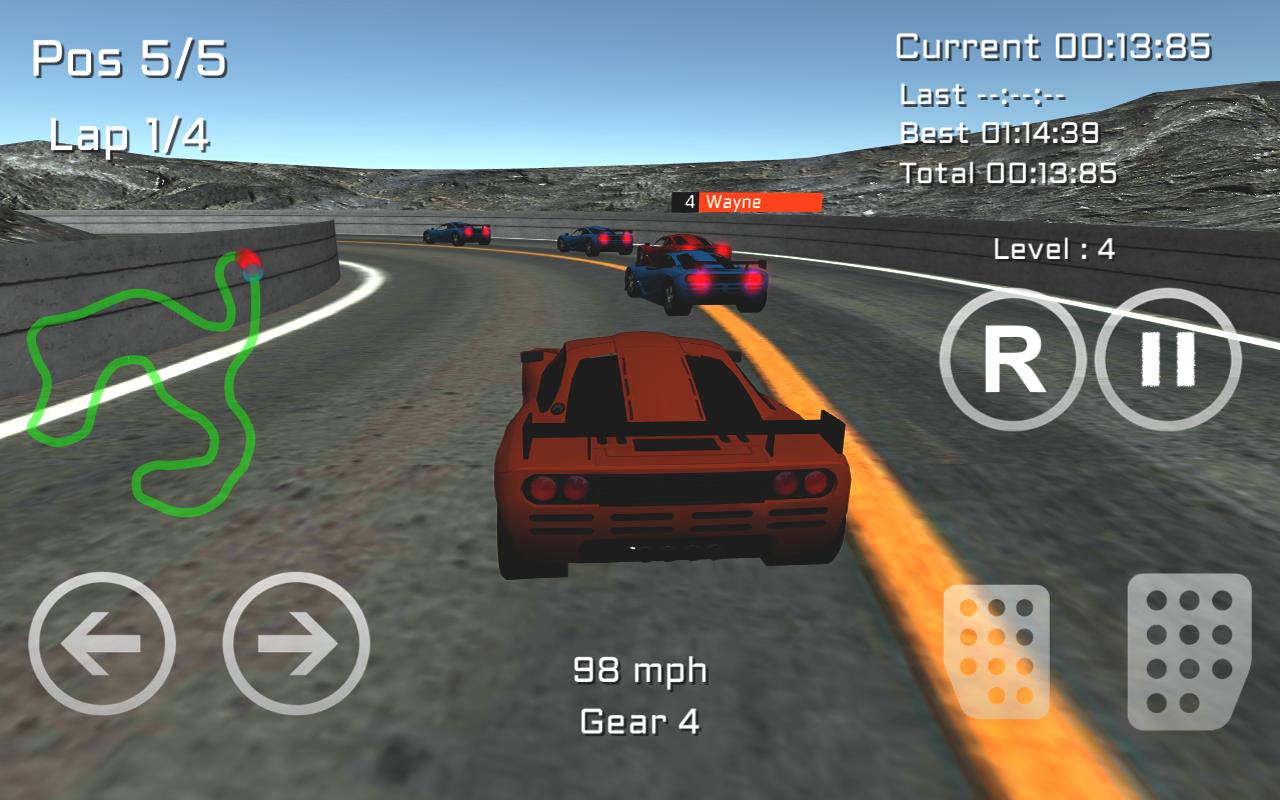The width and height of the screenshot is (1280, 800).
Task: Tap the '98 mph' speed readout
Action: (640, 670)
